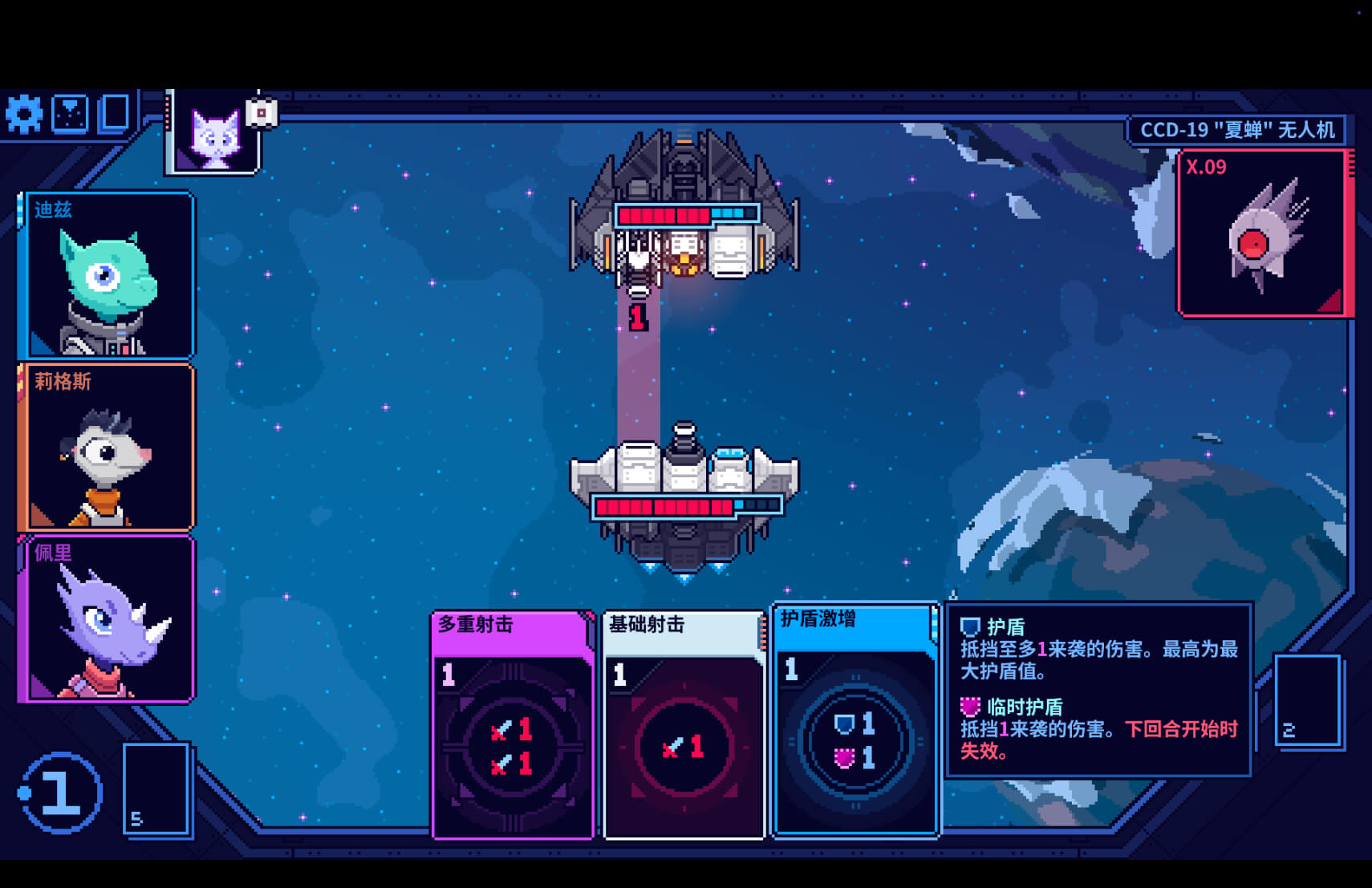The image size is (1372, 888).
Task: Open the settings gear menu
Action: point(24,115)
